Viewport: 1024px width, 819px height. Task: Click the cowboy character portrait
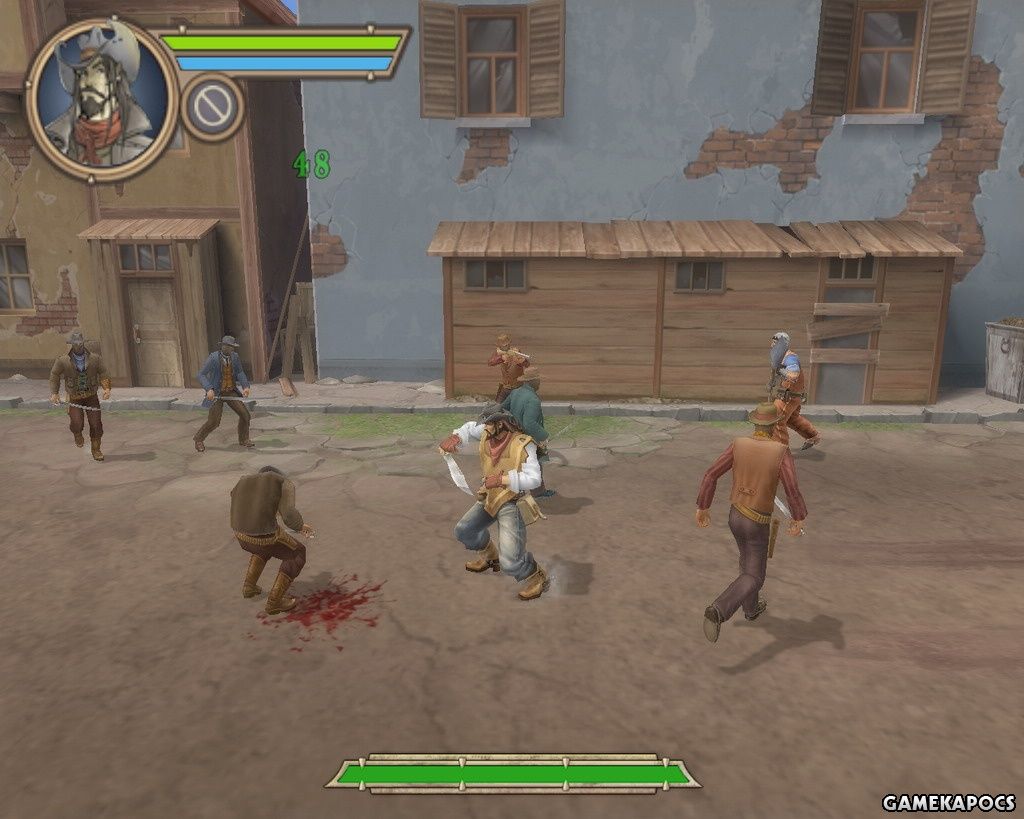[x=101, y=99]
